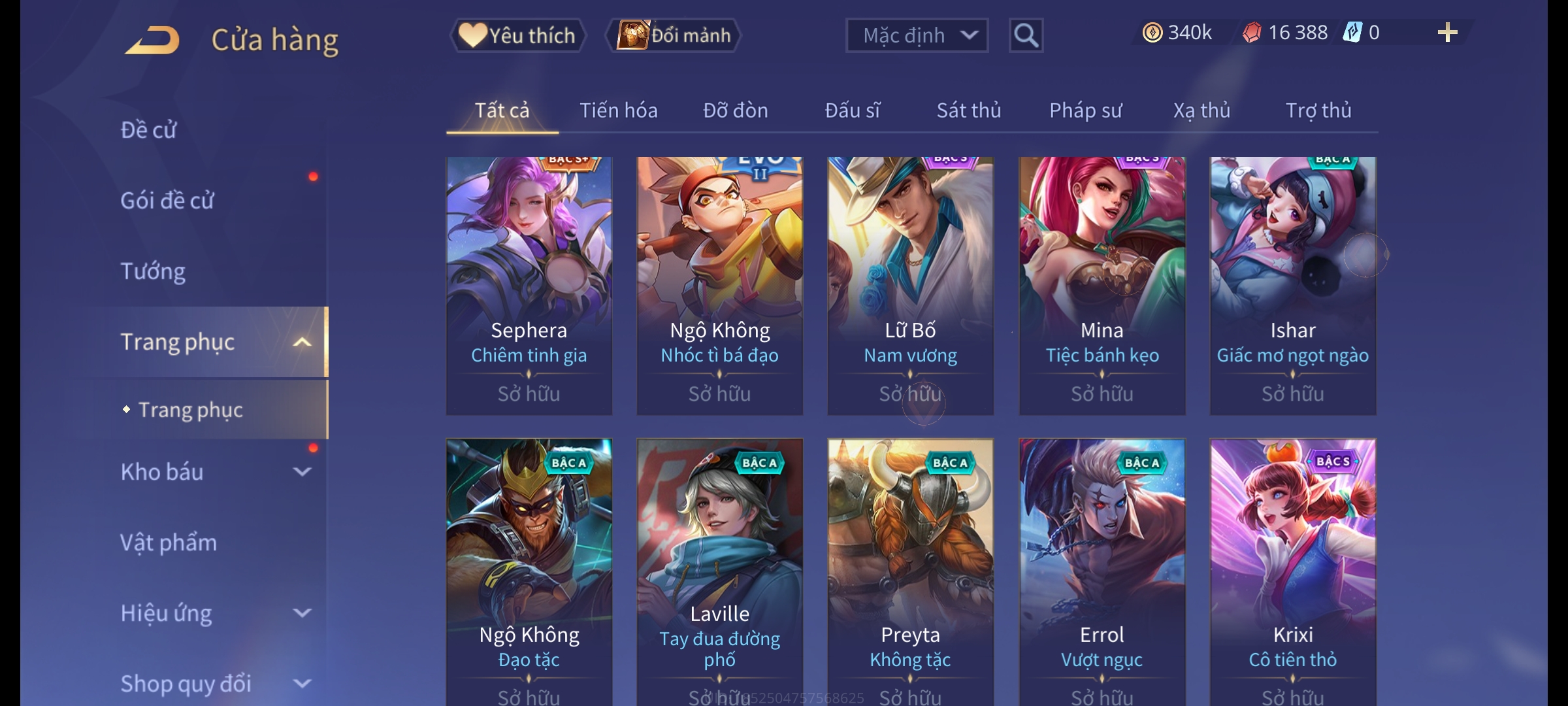Open the Gói đề cử section
The width and height of the screenshot is (1568, 706).
click(167, 201)
